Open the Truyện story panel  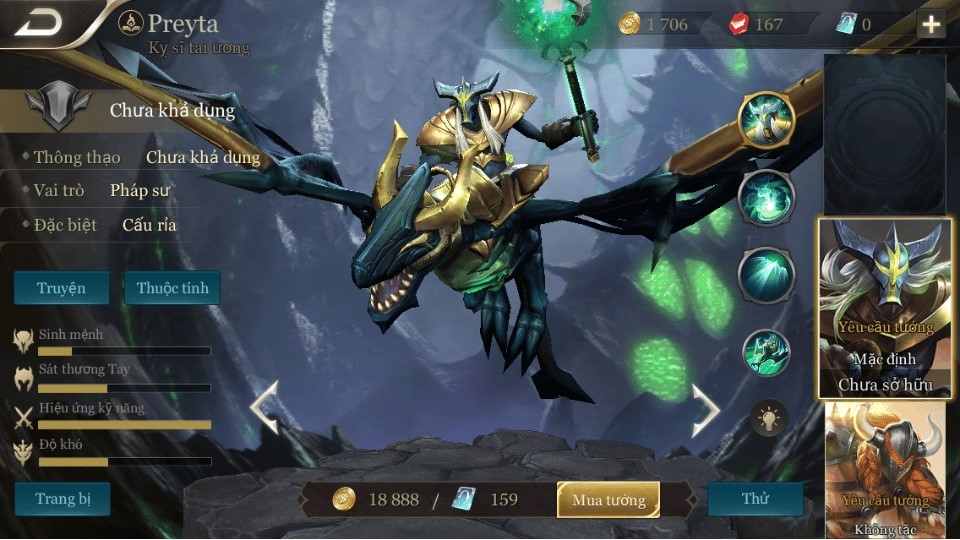[x=61, y=288]
